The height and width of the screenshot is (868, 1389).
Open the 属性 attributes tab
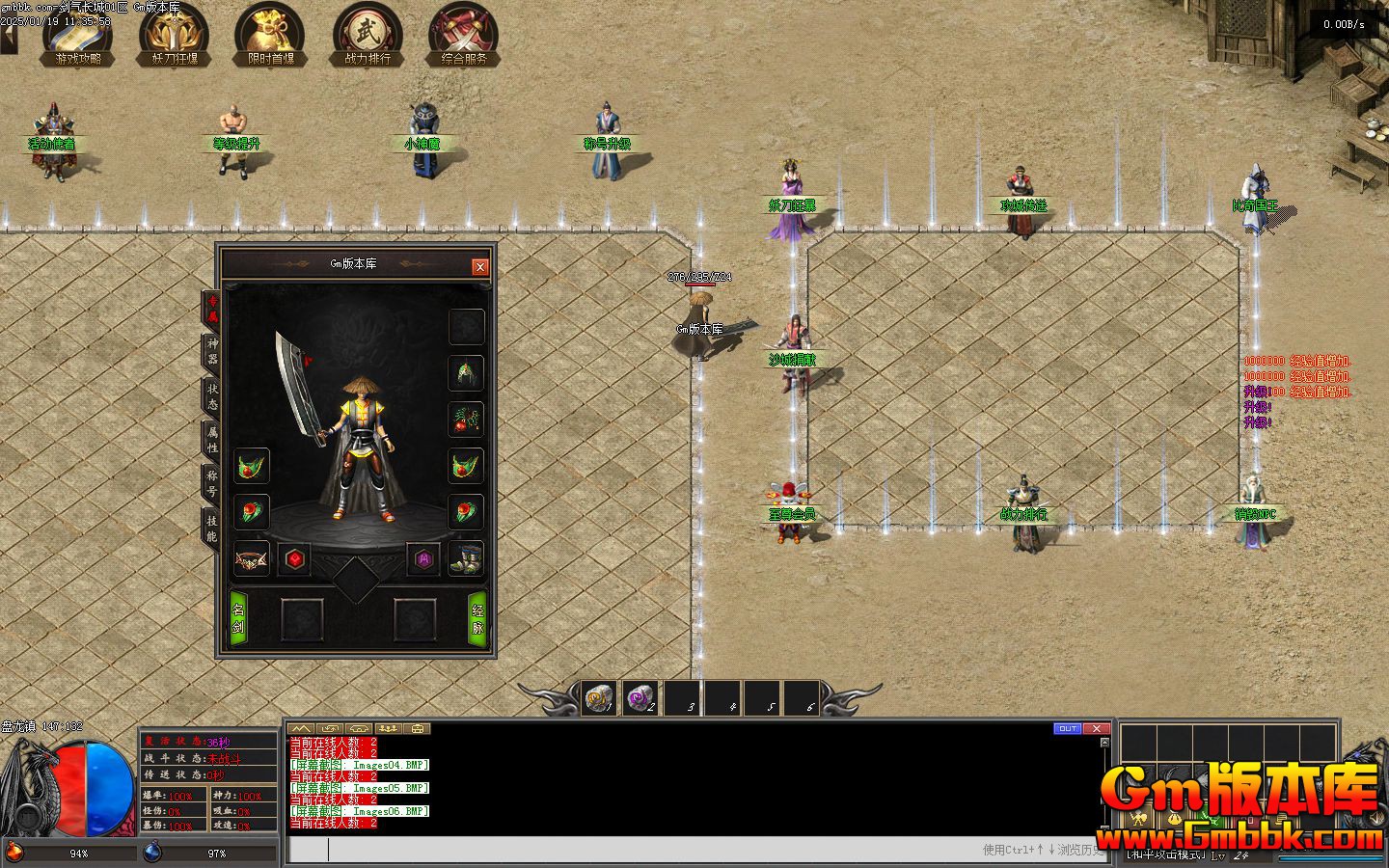211,440
